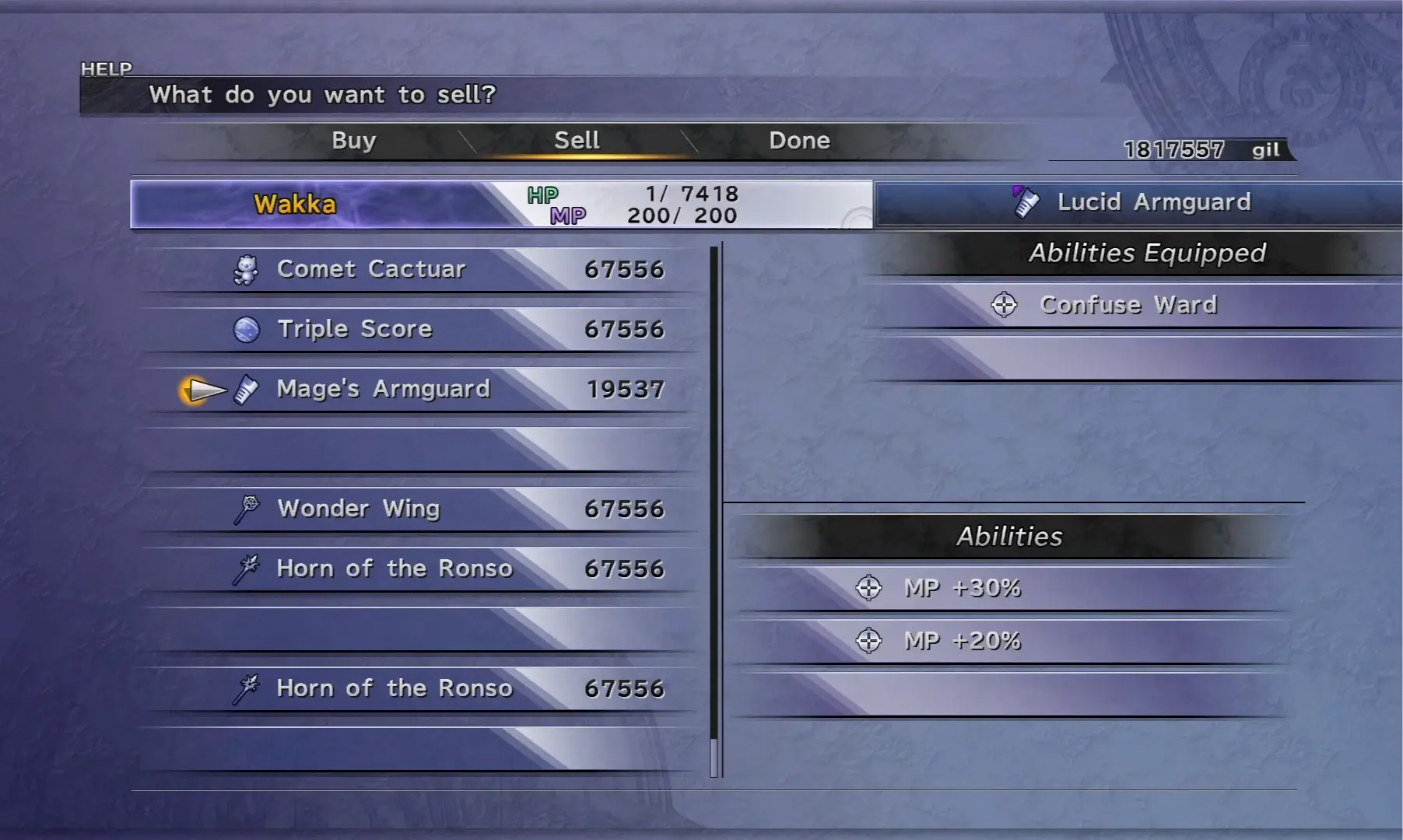Click Done to leave the shop
Viewport: 1403px width, 840px height.
(x=798, y=140)
